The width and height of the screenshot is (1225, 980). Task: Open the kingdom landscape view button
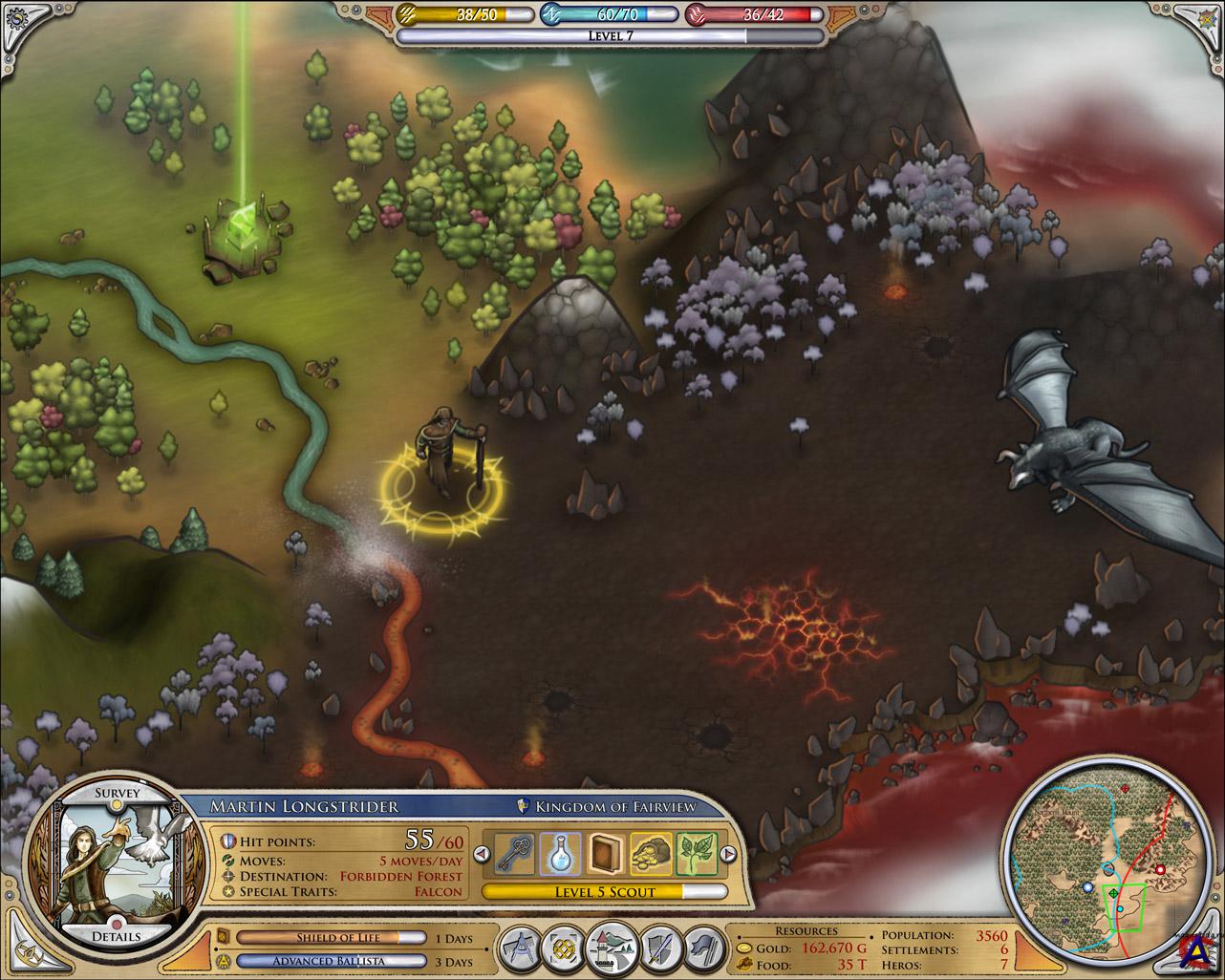click(612, 949)
